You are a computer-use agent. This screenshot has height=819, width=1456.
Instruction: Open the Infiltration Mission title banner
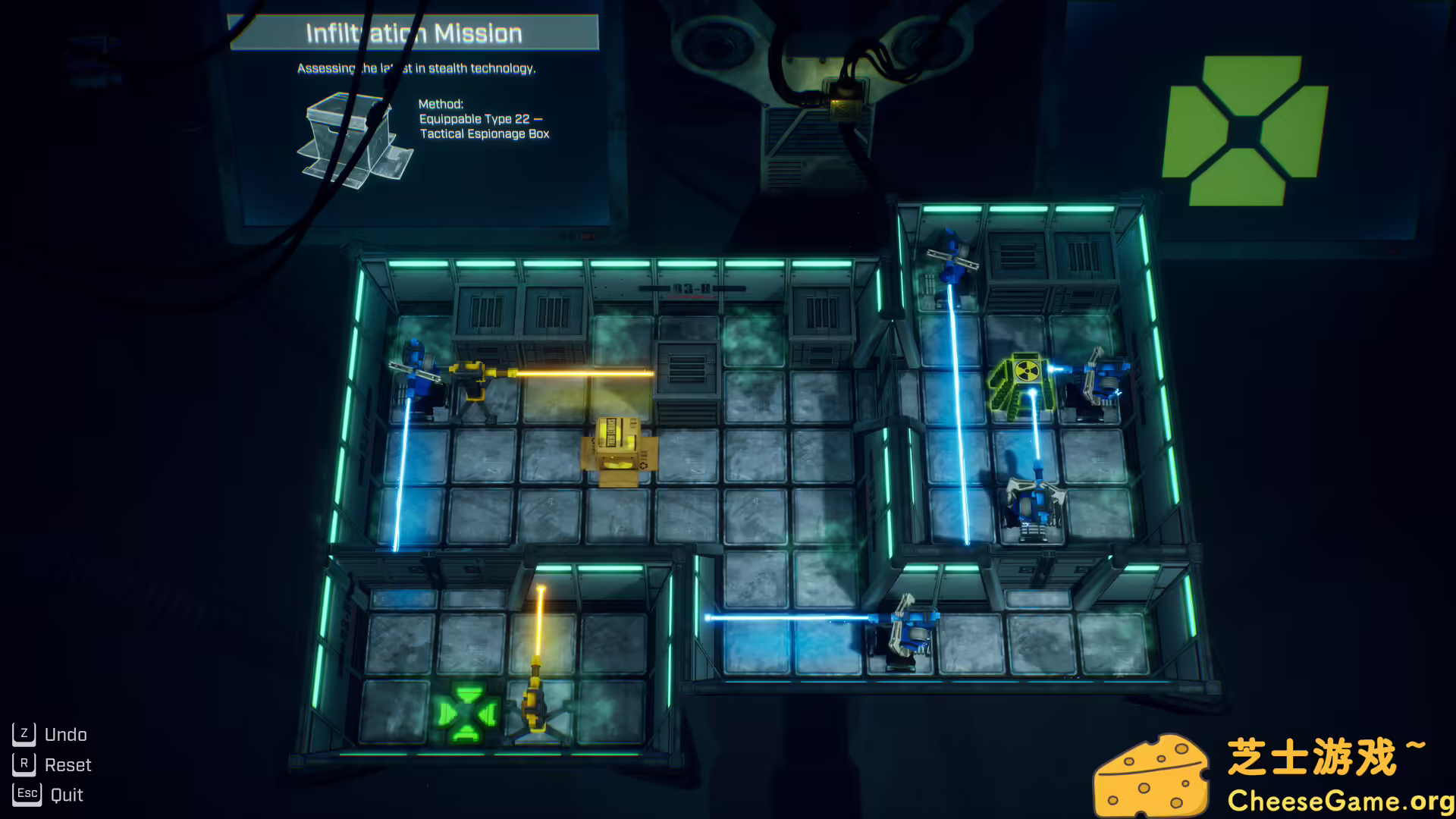click(413, 33)
